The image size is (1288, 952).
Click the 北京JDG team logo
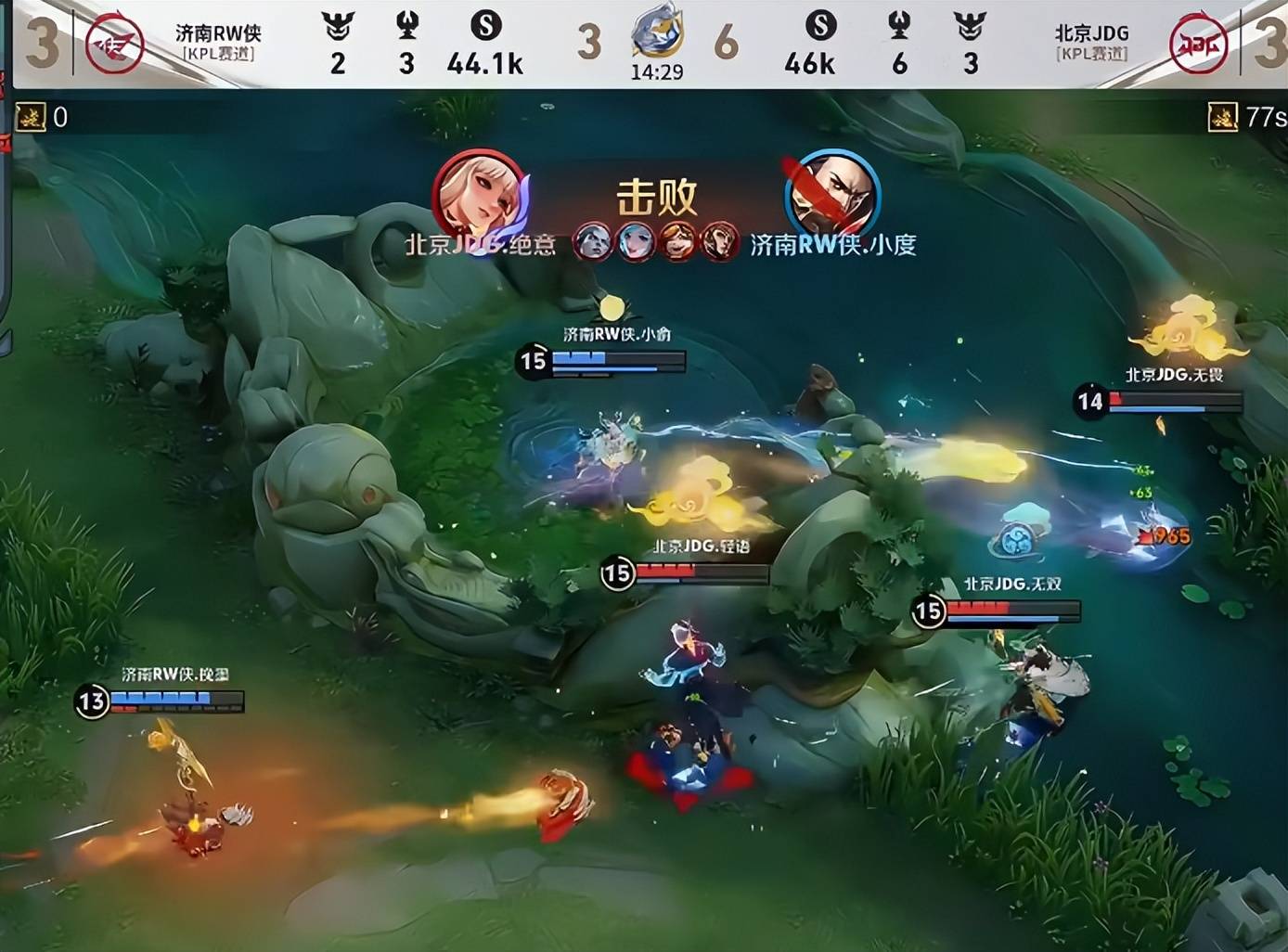click(1198, 44)
